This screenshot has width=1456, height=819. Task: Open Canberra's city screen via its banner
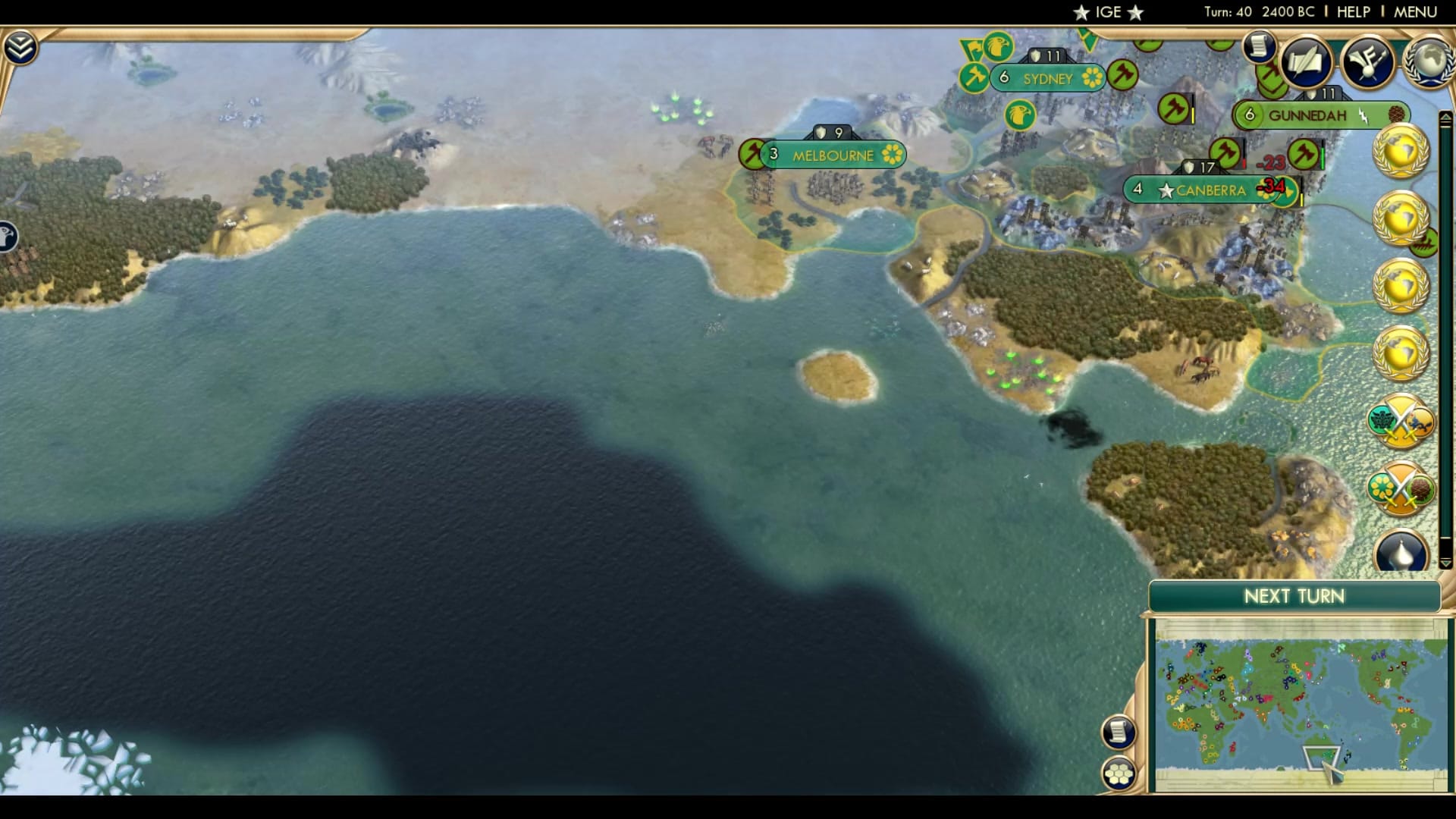coord(1210,190)
